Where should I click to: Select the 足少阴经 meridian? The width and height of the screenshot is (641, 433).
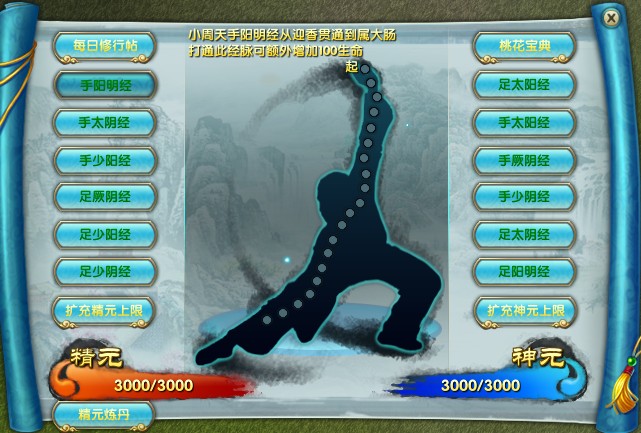[104, 271]
